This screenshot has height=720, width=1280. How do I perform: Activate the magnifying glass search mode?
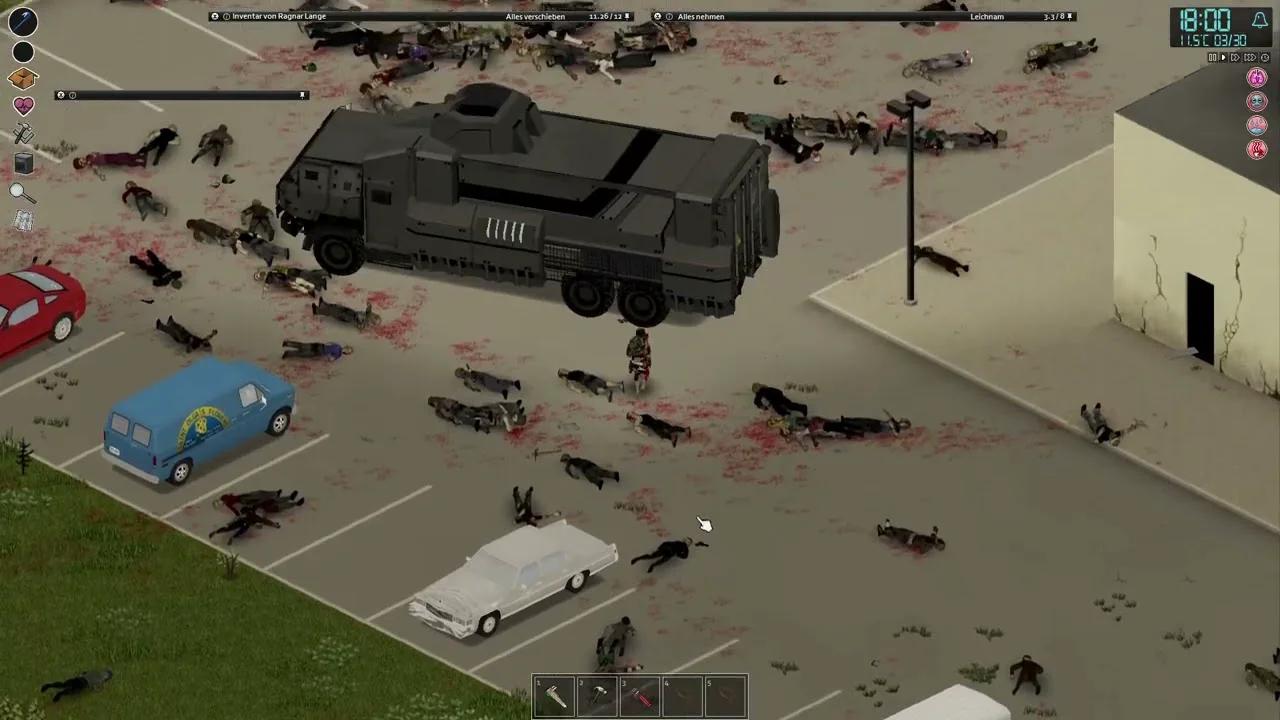[x=22, y=192]
